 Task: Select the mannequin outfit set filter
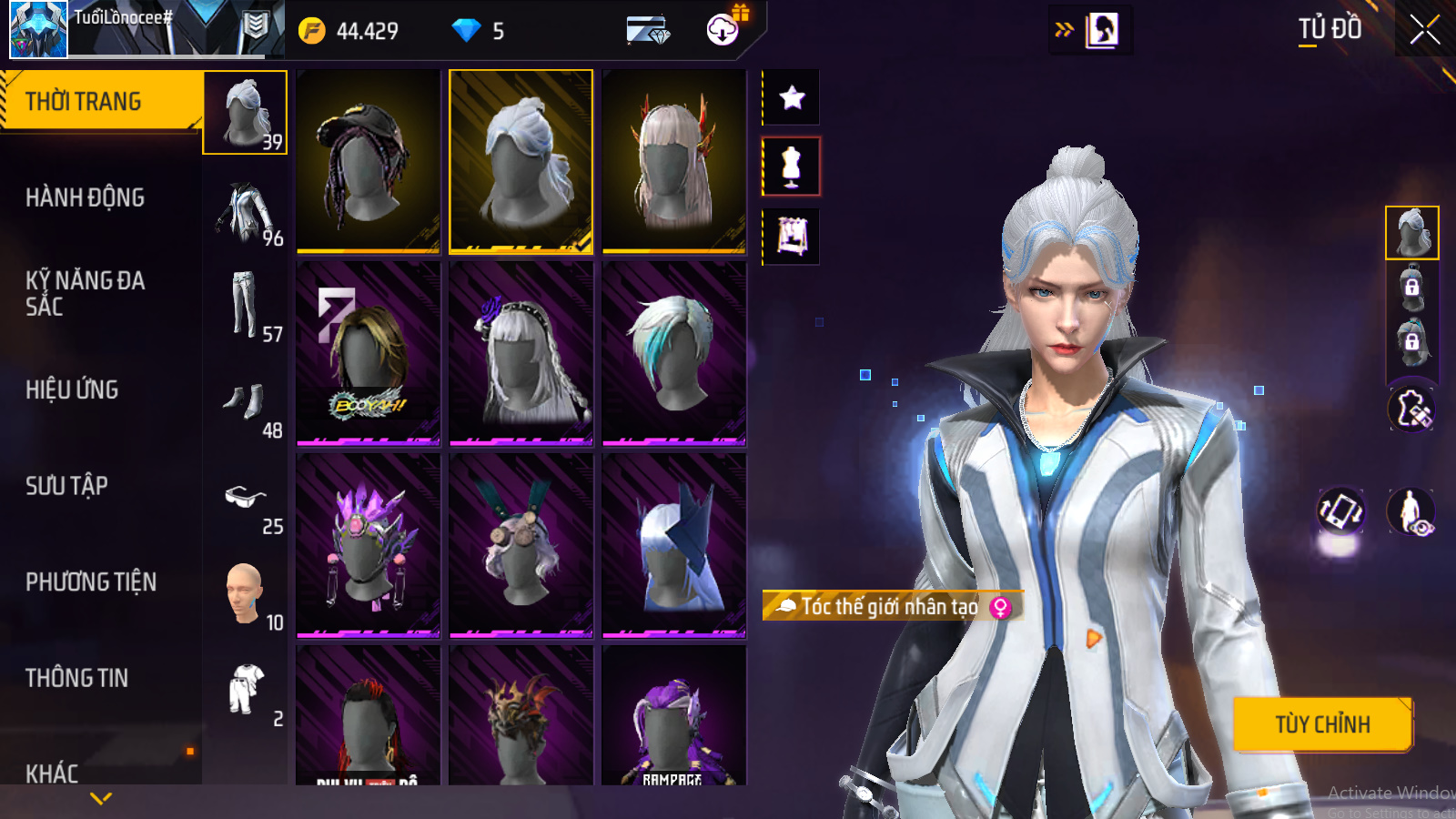tap(792, 167)
